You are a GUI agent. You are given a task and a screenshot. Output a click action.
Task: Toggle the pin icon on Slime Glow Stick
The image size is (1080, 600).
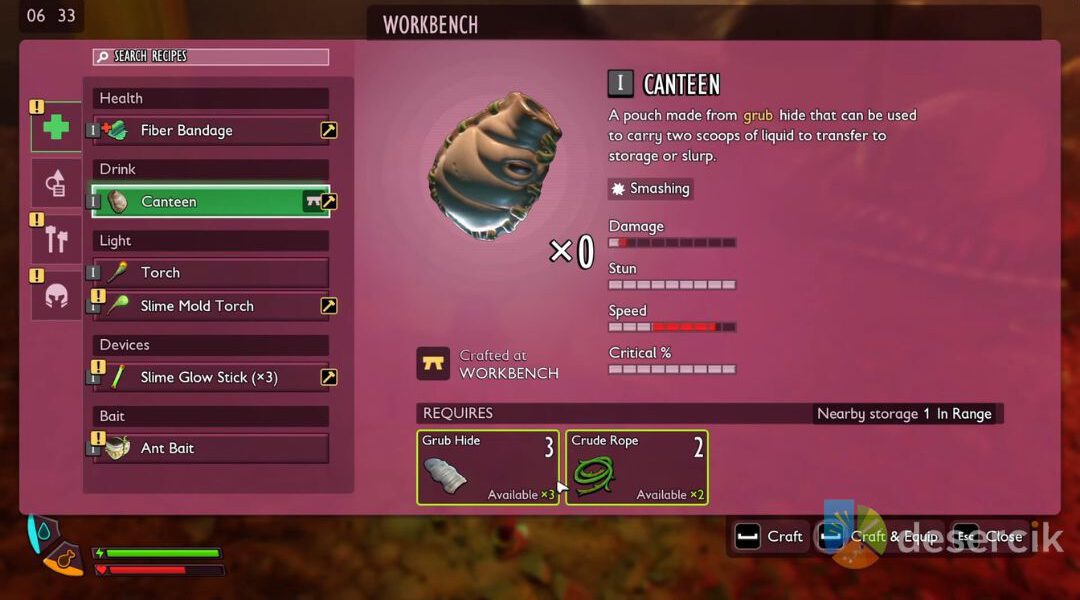pyautogui.click(x=328, y=377)
